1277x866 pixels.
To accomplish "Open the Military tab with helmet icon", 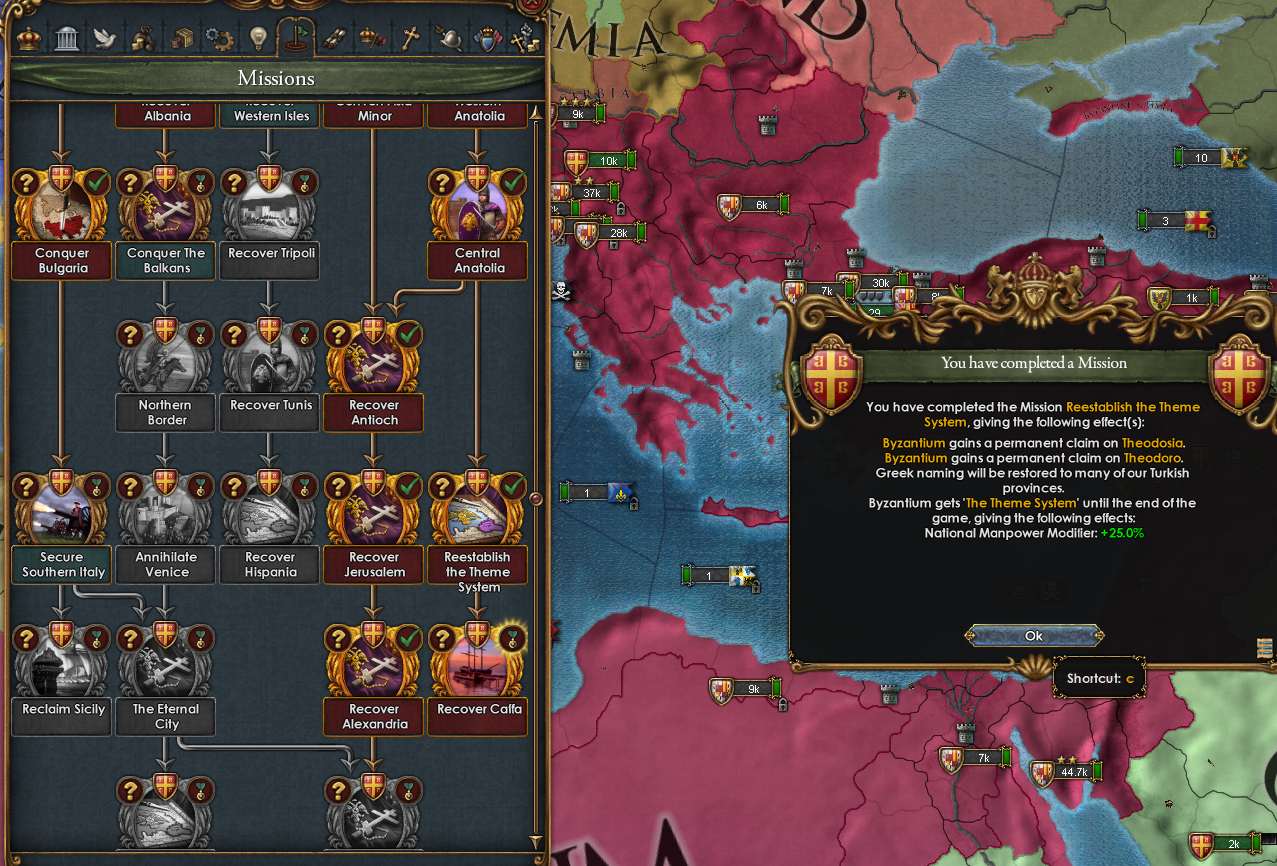I will [447, 39].
